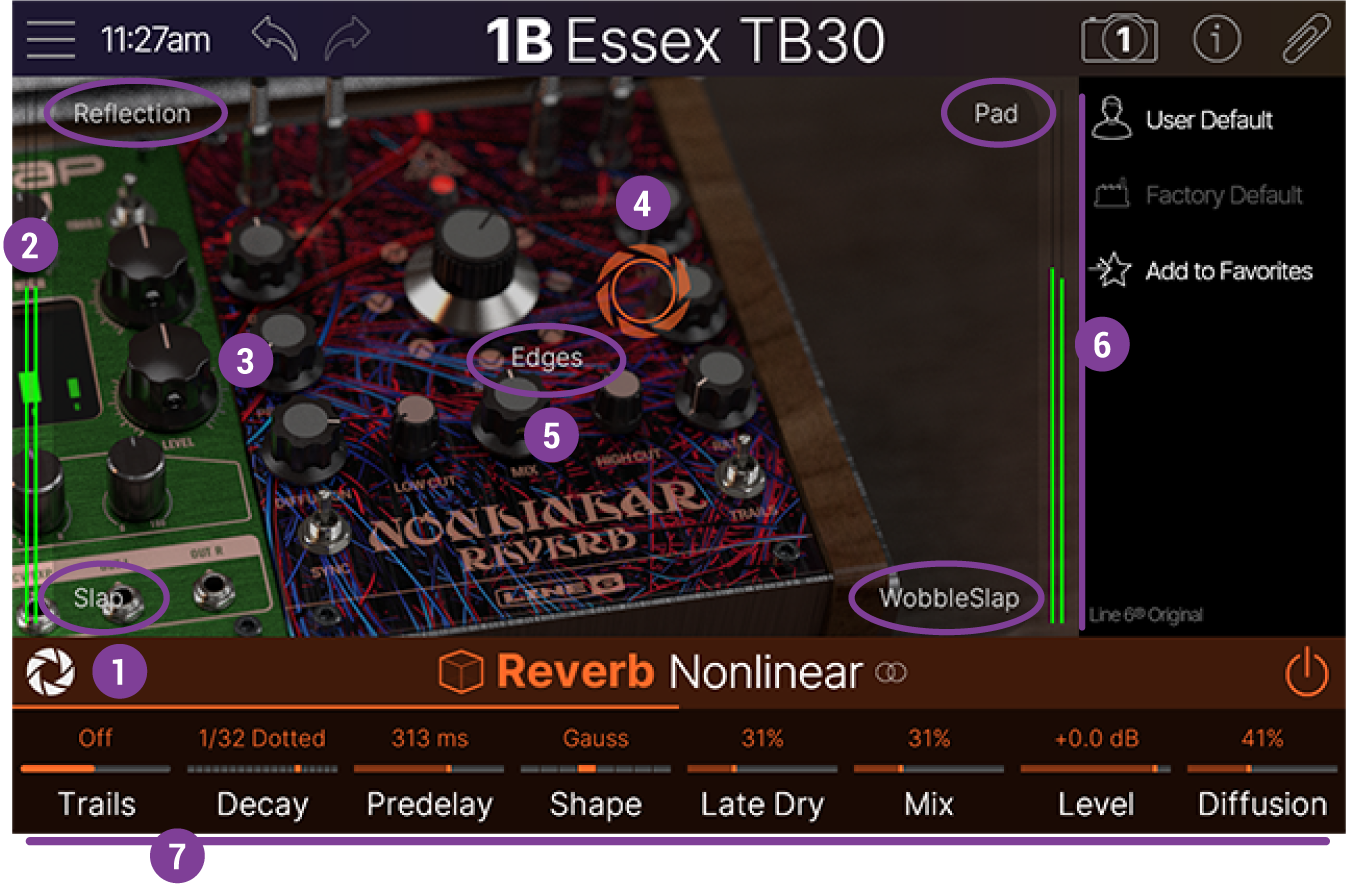The height and width of the screenshot is (884, 1346).
Task: Flip the Trails switch on the pedal
Action: click(742, 465)
